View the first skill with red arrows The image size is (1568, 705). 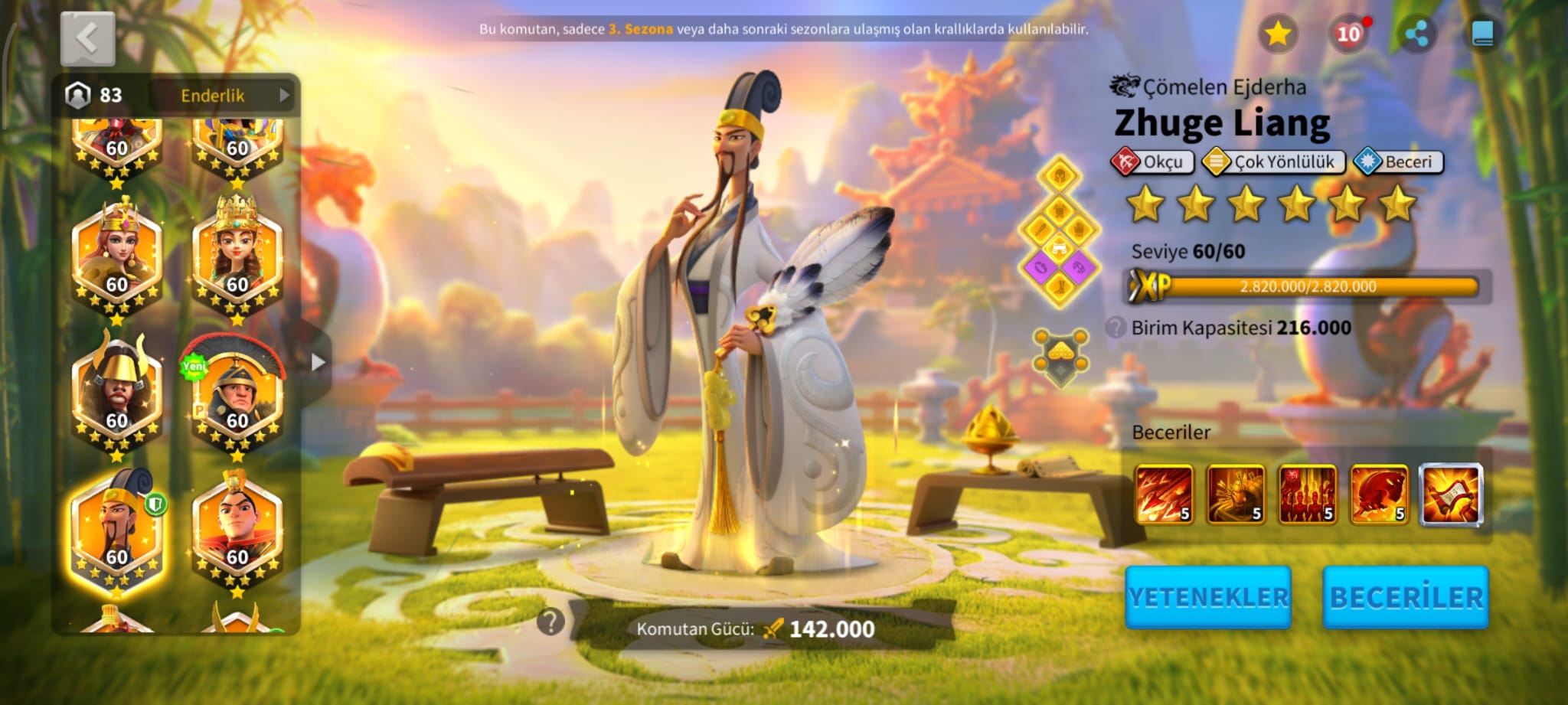click(x=1164, y=495)
